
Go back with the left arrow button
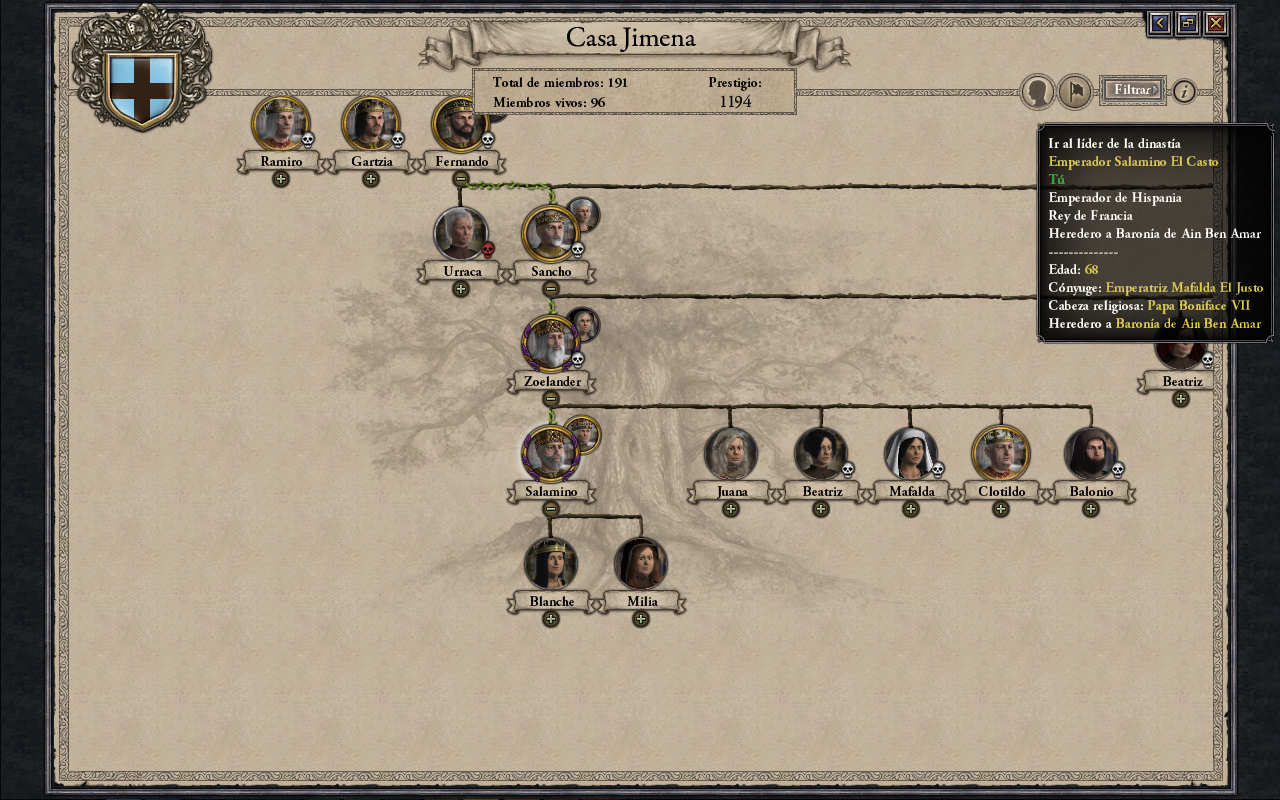(1159, 23)
